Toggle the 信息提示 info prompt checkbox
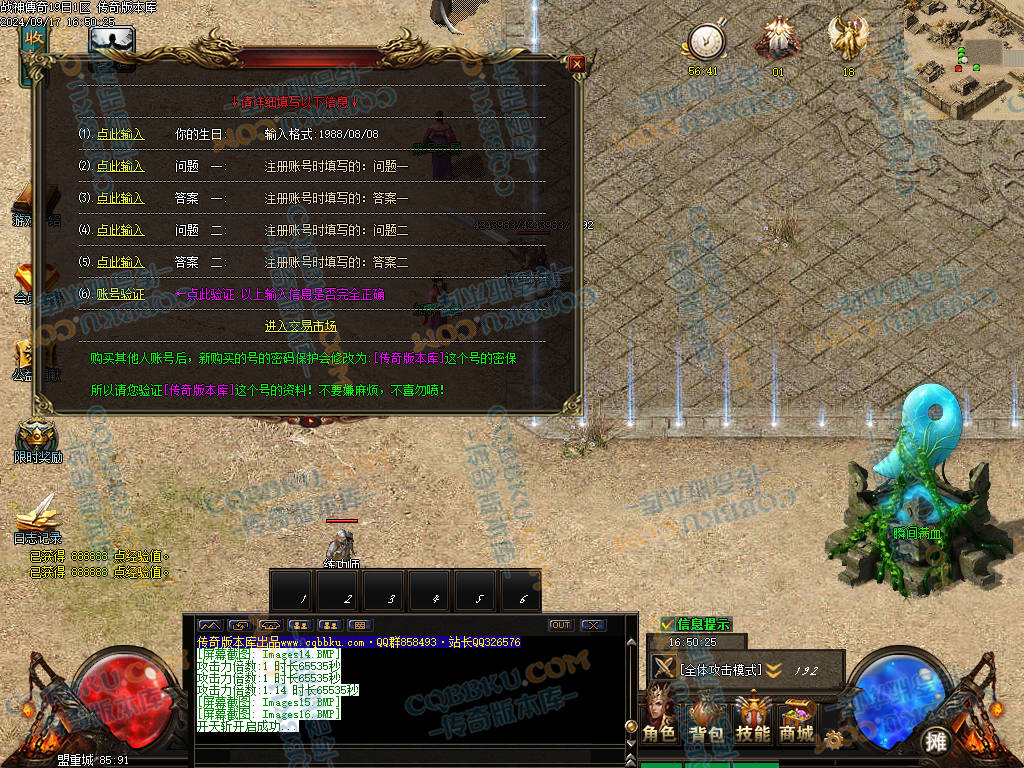This screenshot has width=1024, height=768. [668, 624]
